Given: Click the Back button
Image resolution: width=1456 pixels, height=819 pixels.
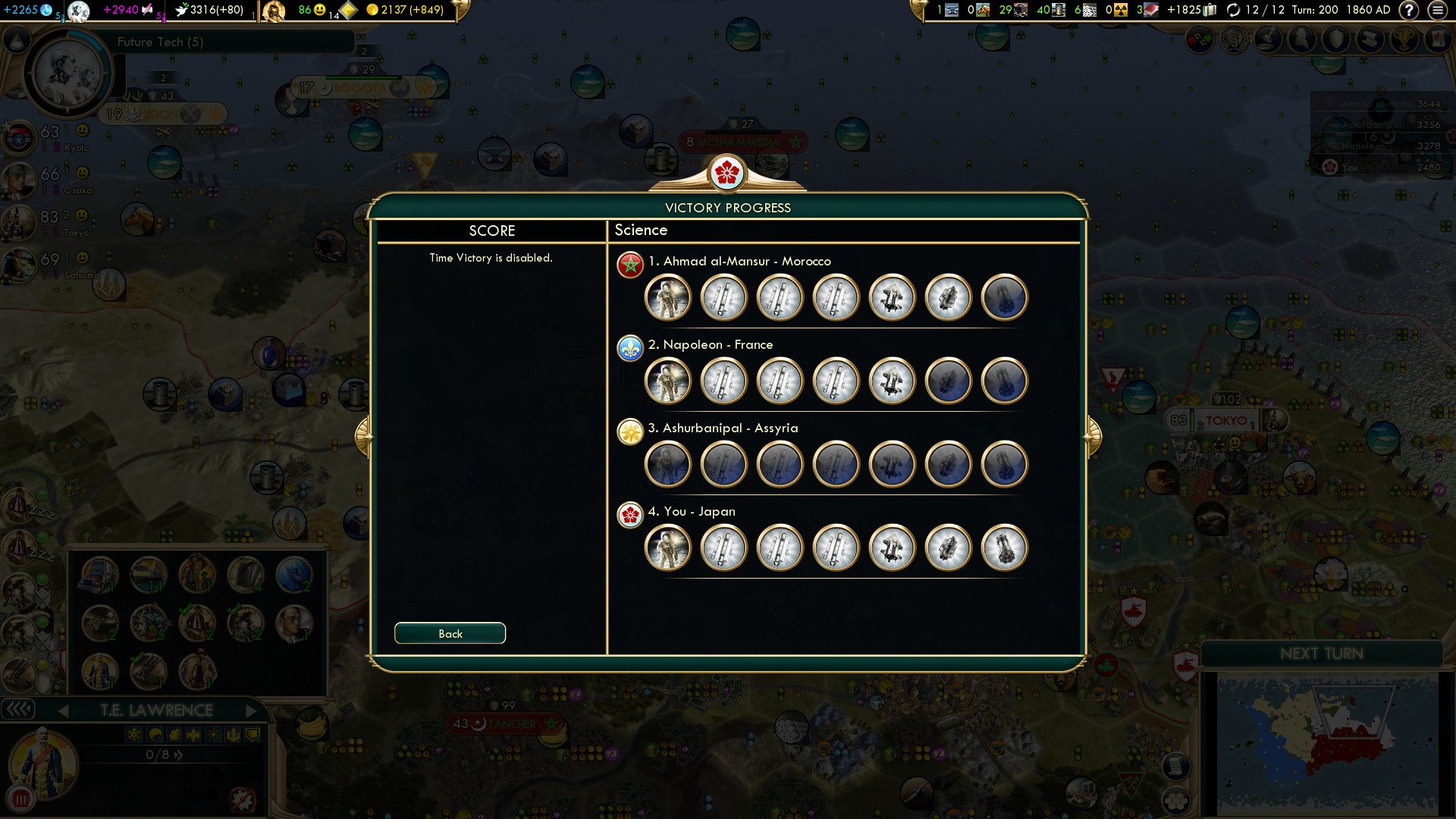Looking at the screenshot, I should coord(449,632).
